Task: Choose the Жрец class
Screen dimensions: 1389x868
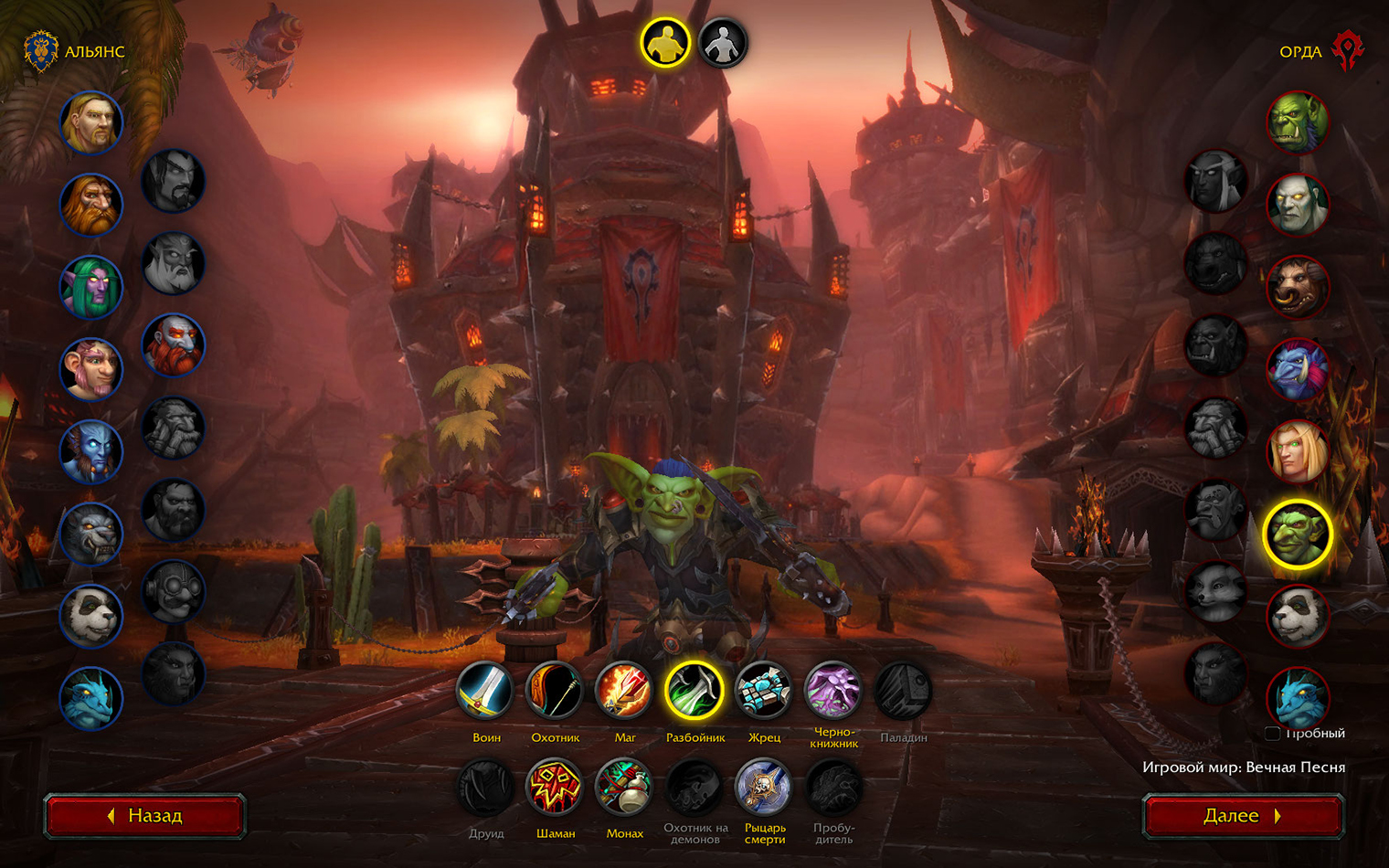Action: click(x=764, y=691)
